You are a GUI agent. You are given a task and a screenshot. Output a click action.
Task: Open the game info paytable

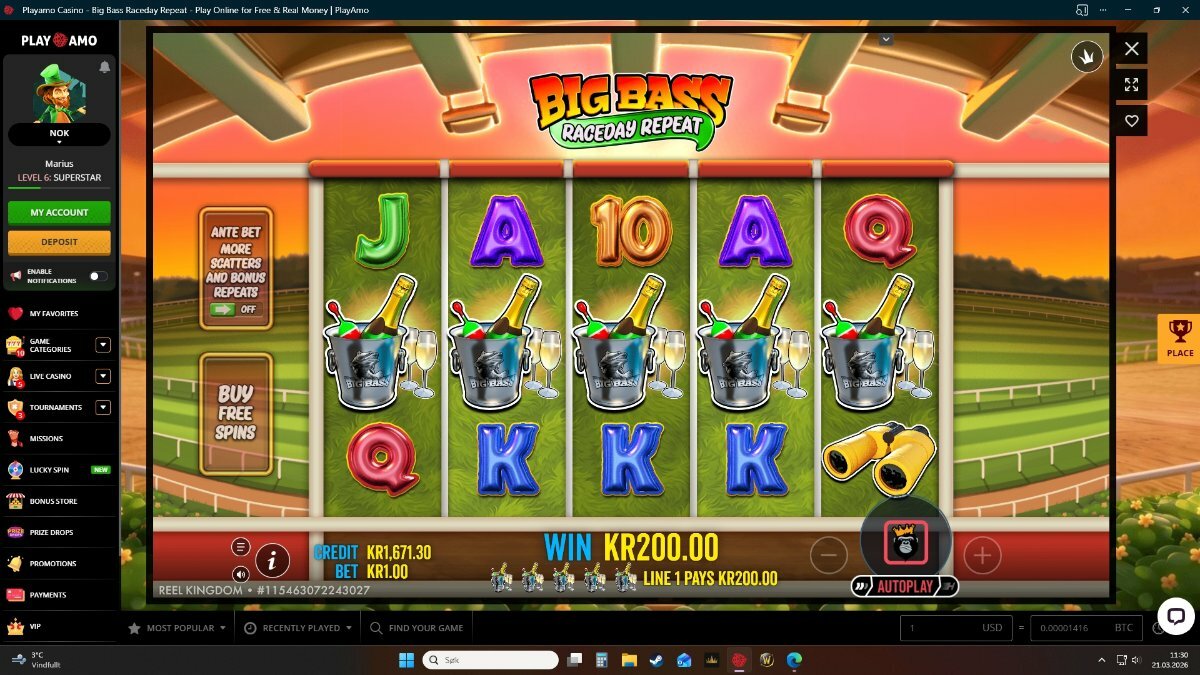(272, 560)
